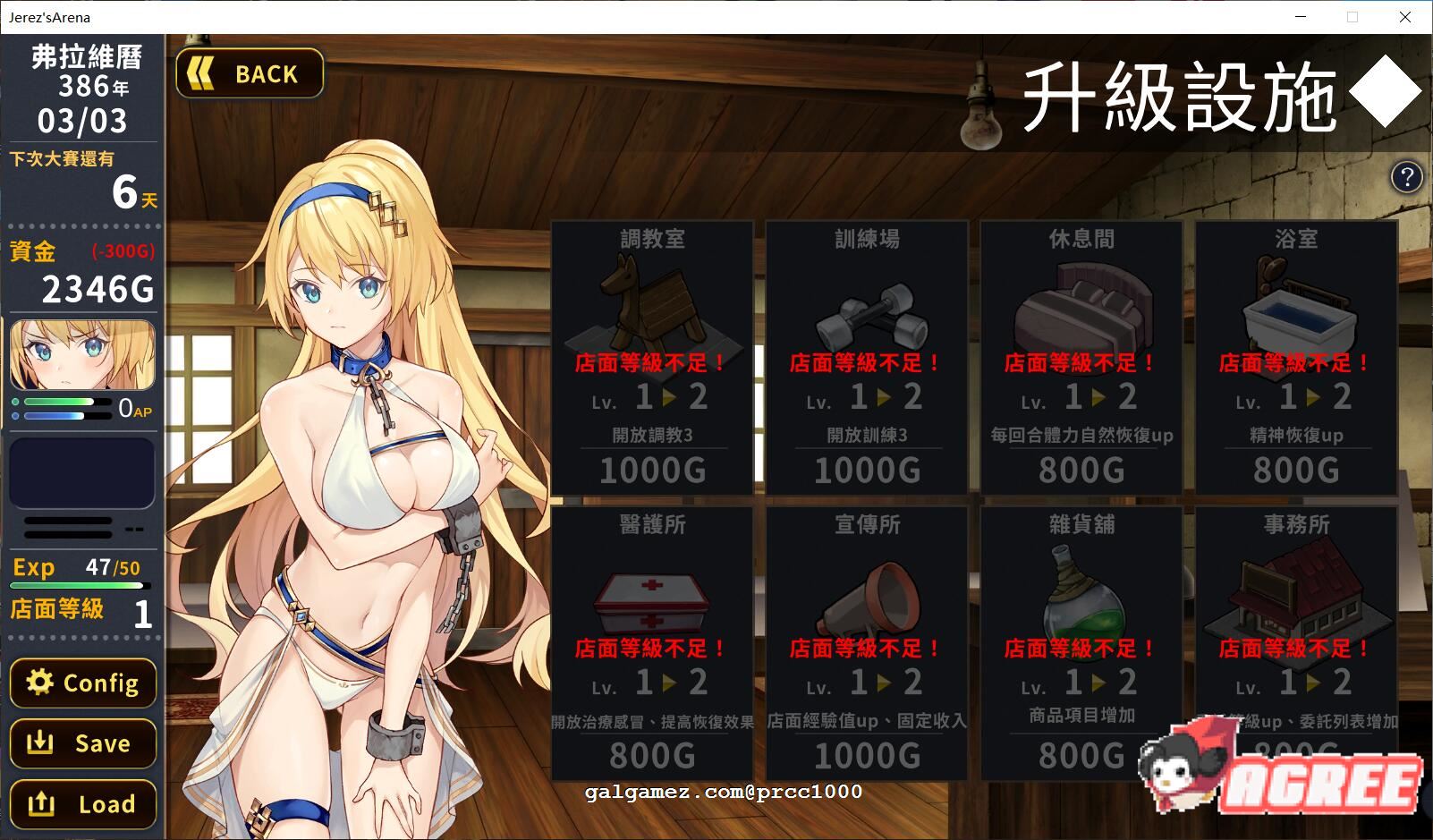
Task: Click the 1000G upgrade price under 調教室
Action: (x=654, y=469)
